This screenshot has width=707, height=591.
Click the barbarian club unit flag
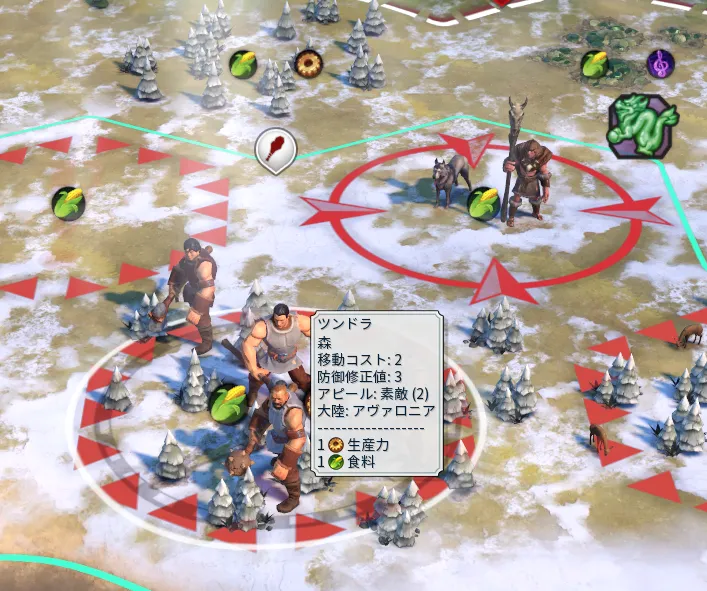click(x=276, y=149)
